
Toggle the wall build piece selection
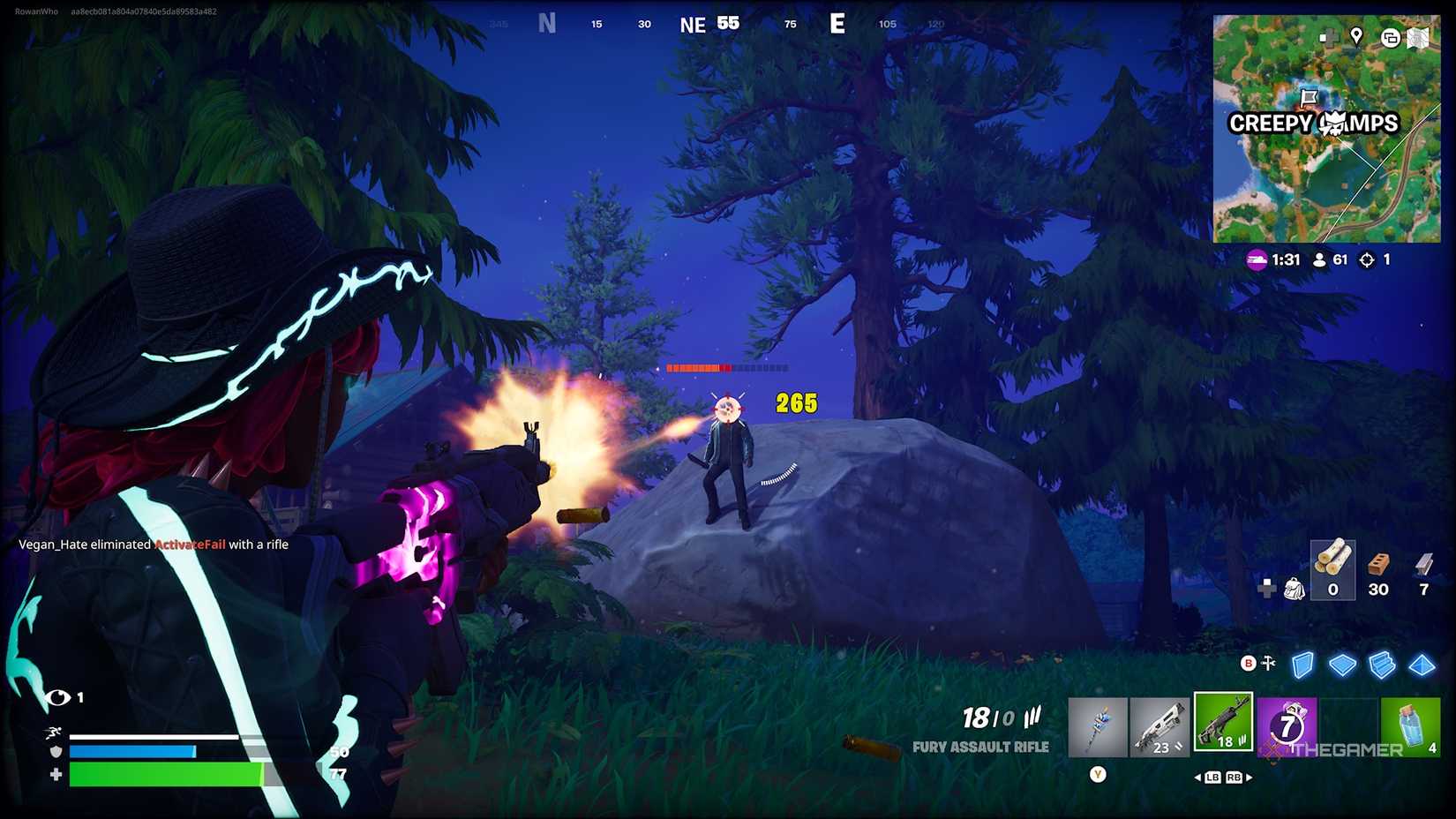coord(1303,666)
